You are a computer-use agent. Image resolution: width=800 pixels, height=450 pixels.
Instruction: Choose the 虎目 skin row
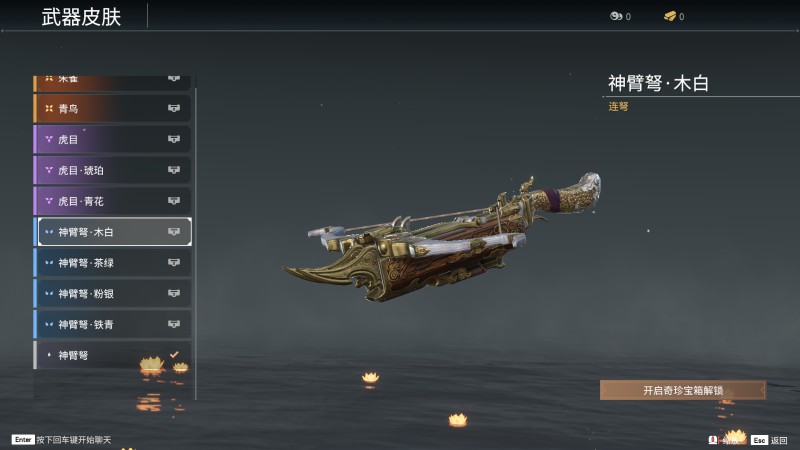pyautogui.click(x=112, y=139)
